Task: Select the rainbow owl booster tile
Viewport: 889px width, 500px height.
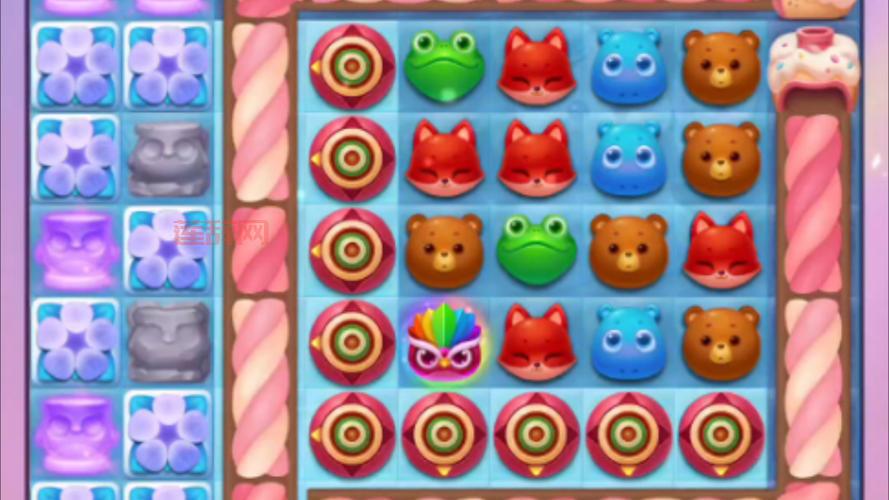Action: pos(444,341)
